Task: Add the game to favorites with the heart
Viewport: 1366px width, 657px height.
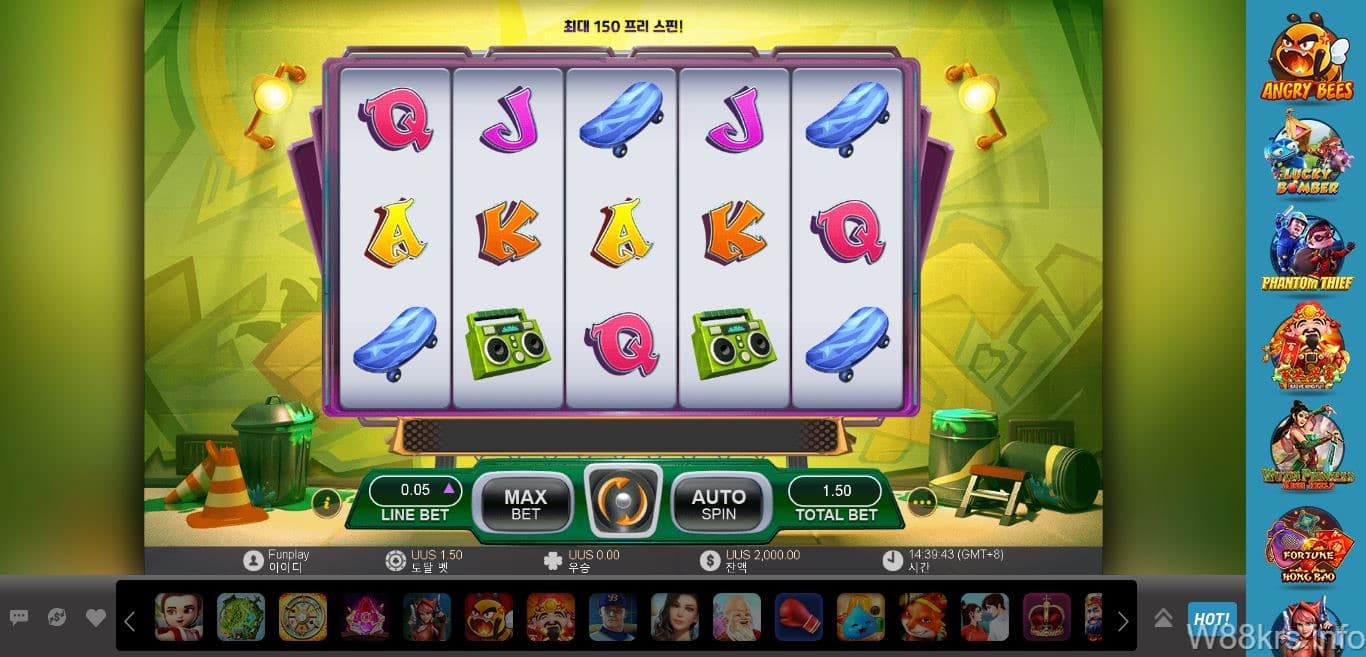Action: click(x=96, y=618)
